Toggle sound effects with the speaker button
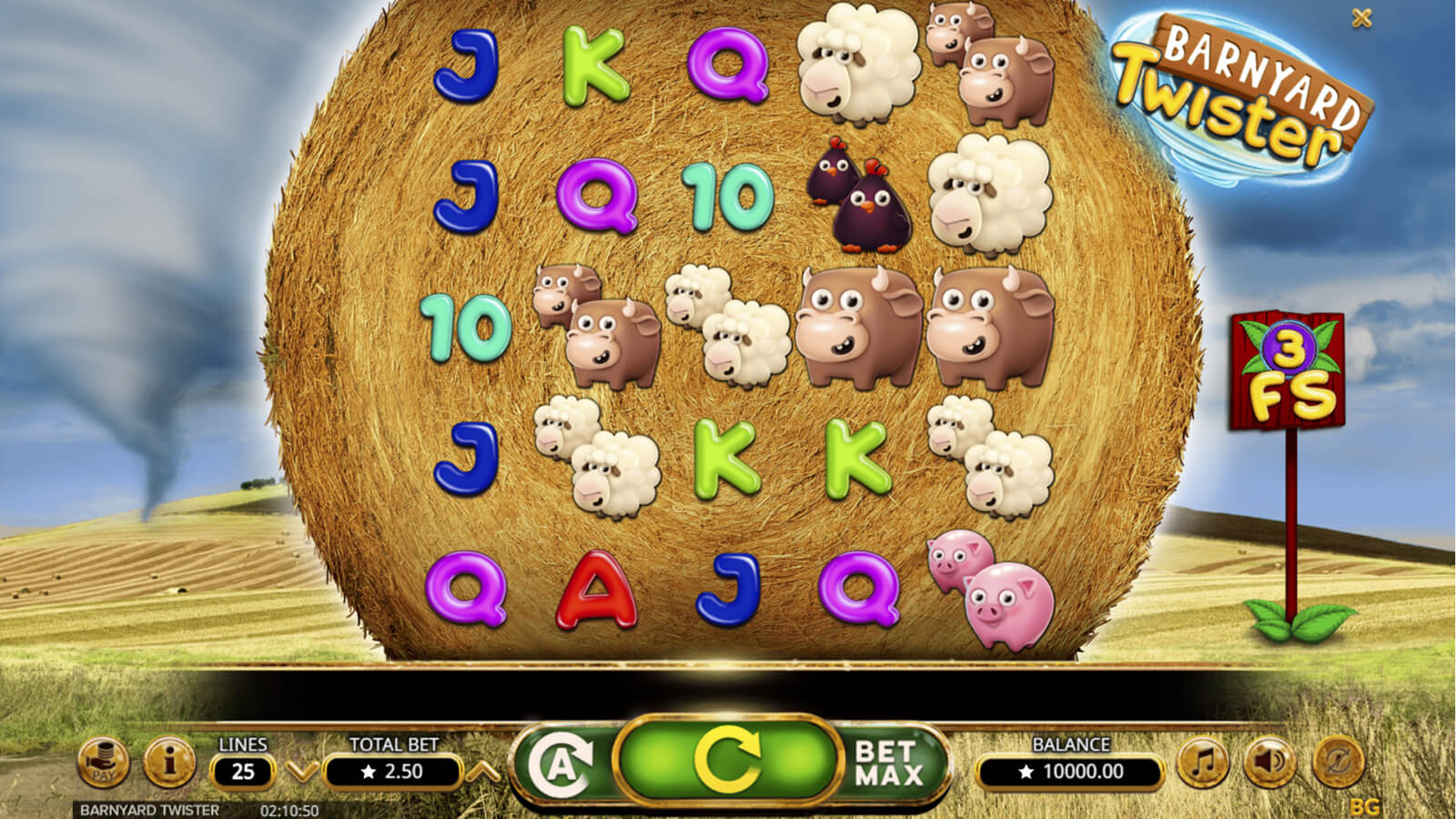The height and width of the screenshot is (819, 1456). pos(1270,763)
